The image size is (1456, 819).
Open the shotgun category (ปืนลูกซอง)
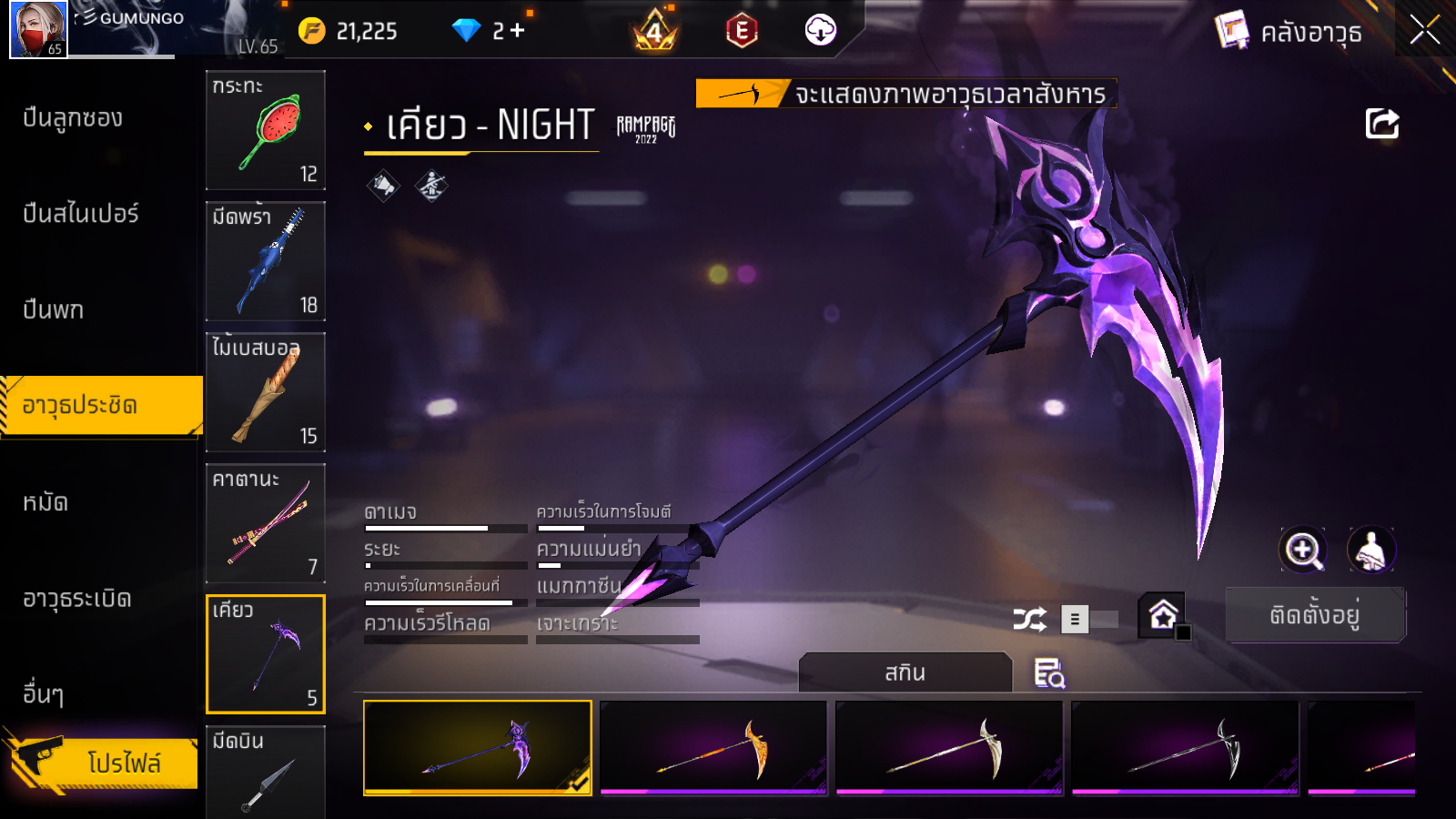pos(73,118)
